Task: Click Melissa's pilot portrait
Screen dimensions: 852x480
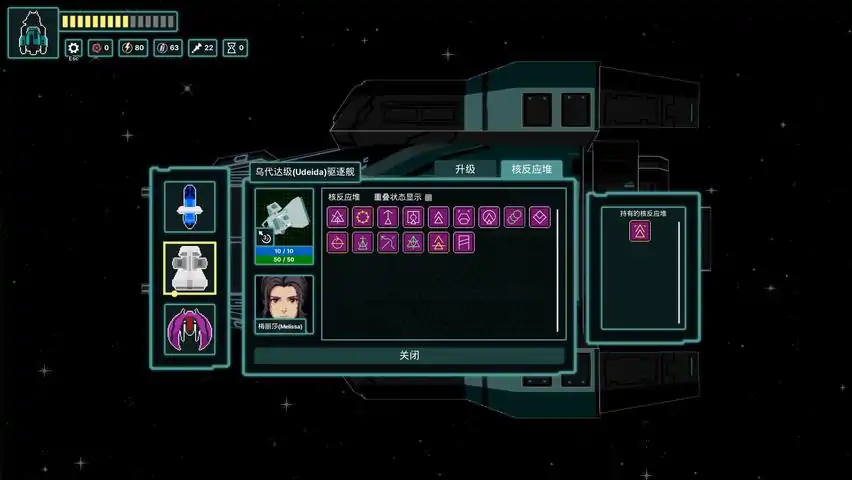Action: pos(284,300)
